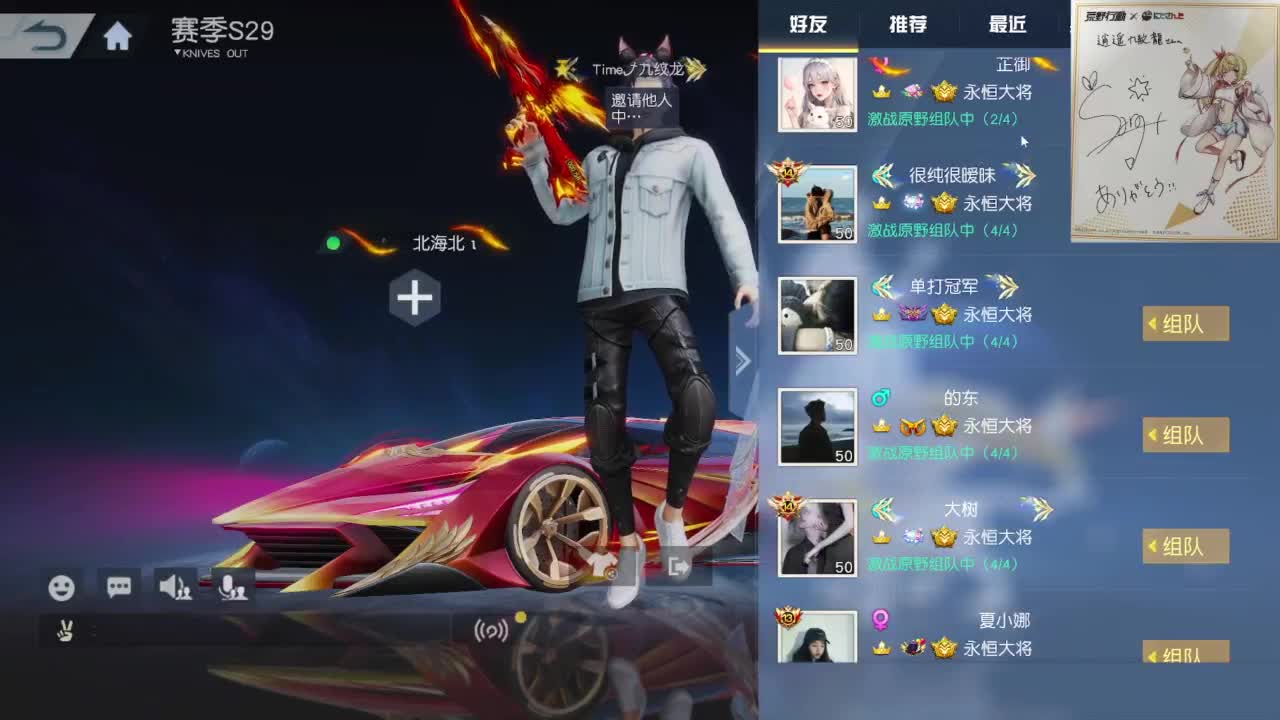Click the home icon in the top bar
1280x720 pixels.
point(118,33)
